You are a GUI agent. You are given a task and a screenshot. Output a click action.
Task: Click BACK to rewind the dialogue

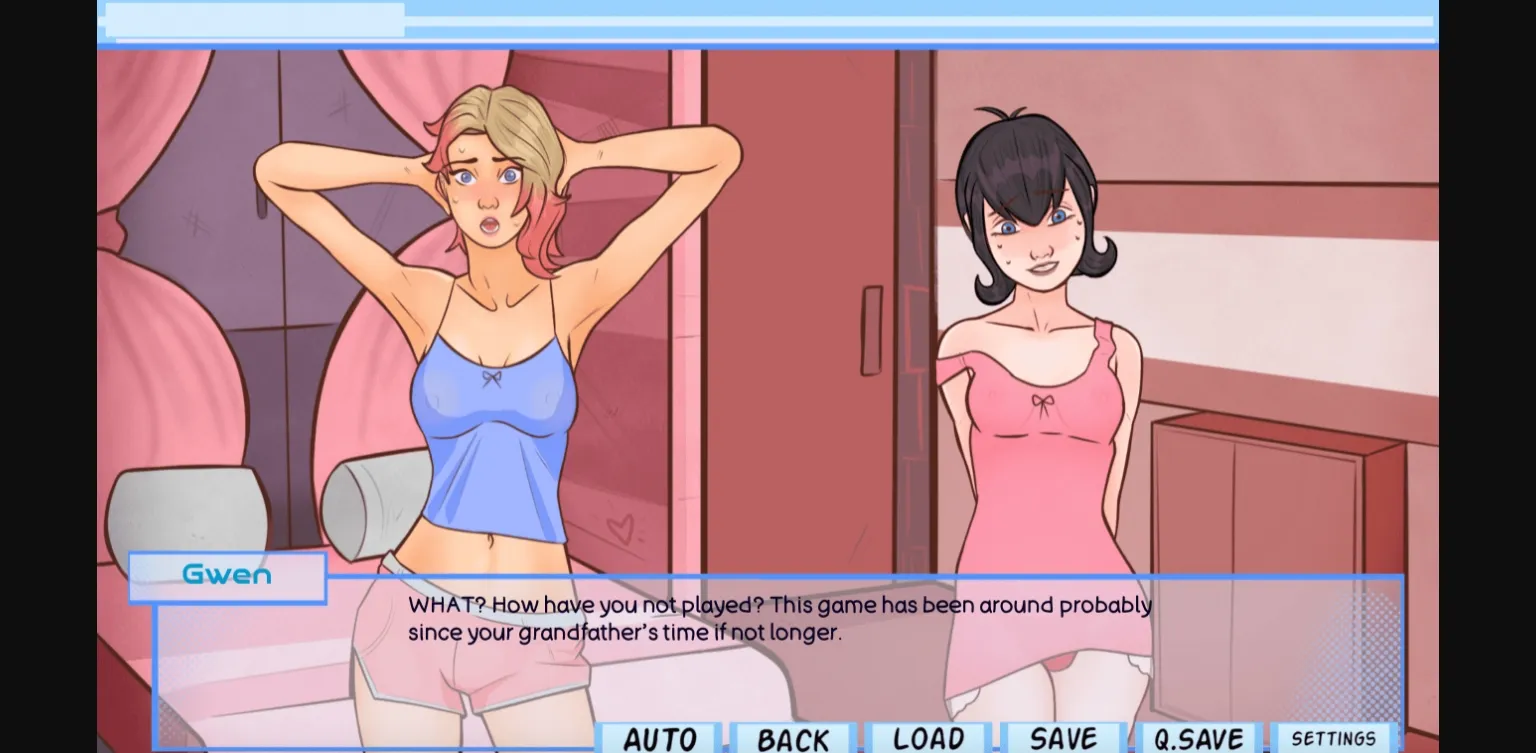tap(793, 739)
